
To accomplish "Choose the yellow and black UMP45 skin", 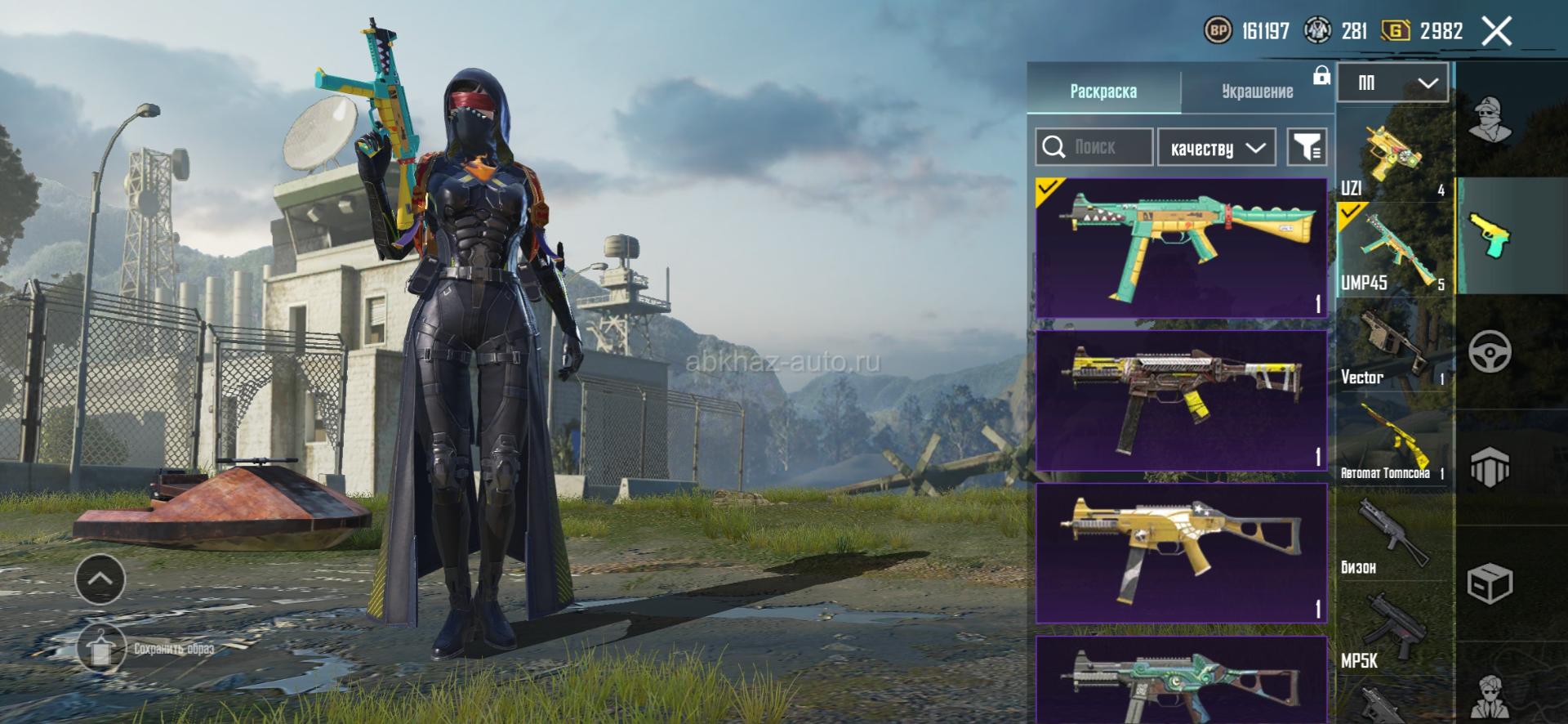I will click(1181, 400).
